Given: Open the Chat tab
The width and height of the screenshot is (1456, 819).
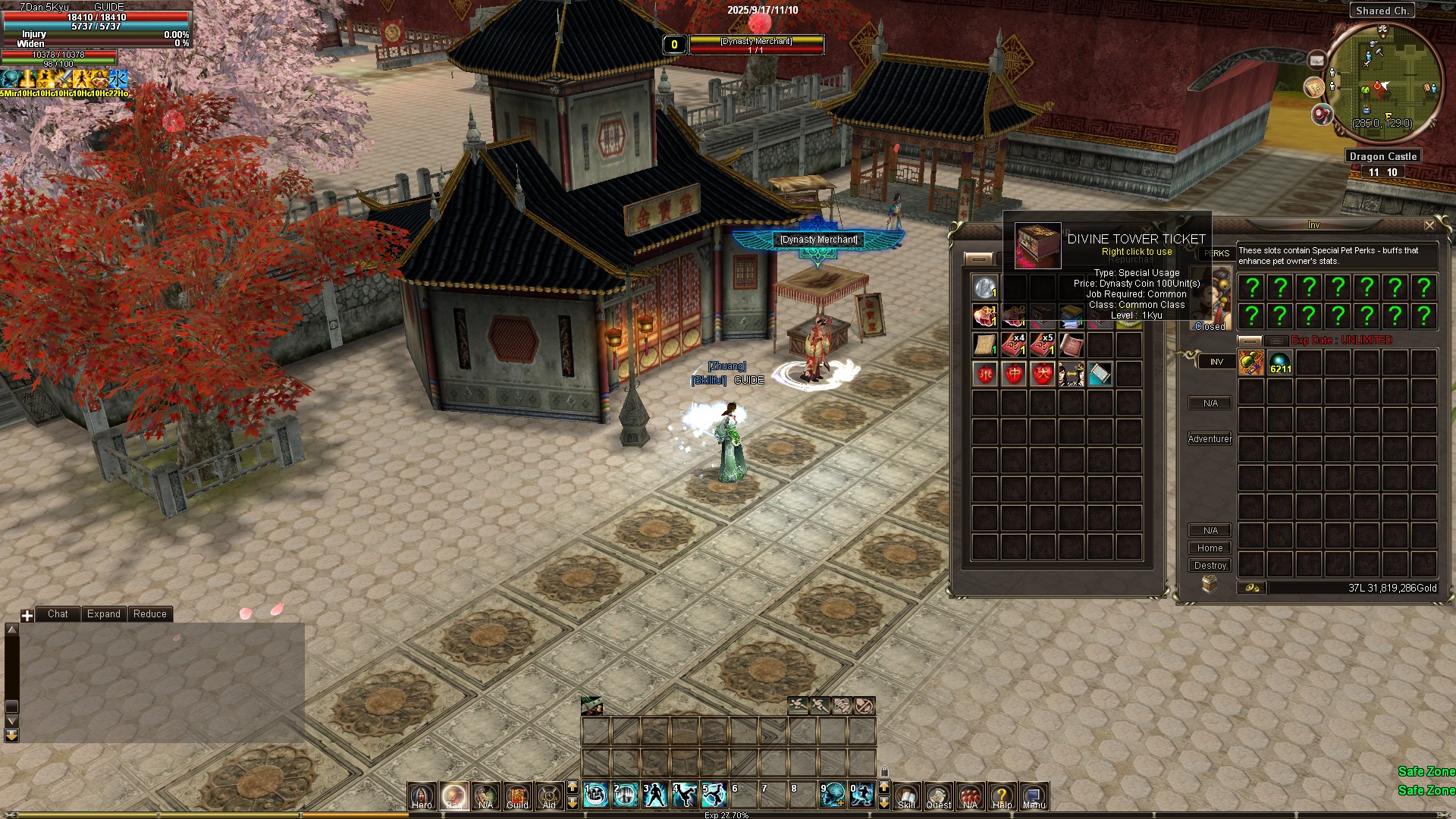Looking at the screenshot, I should [58, 614].
